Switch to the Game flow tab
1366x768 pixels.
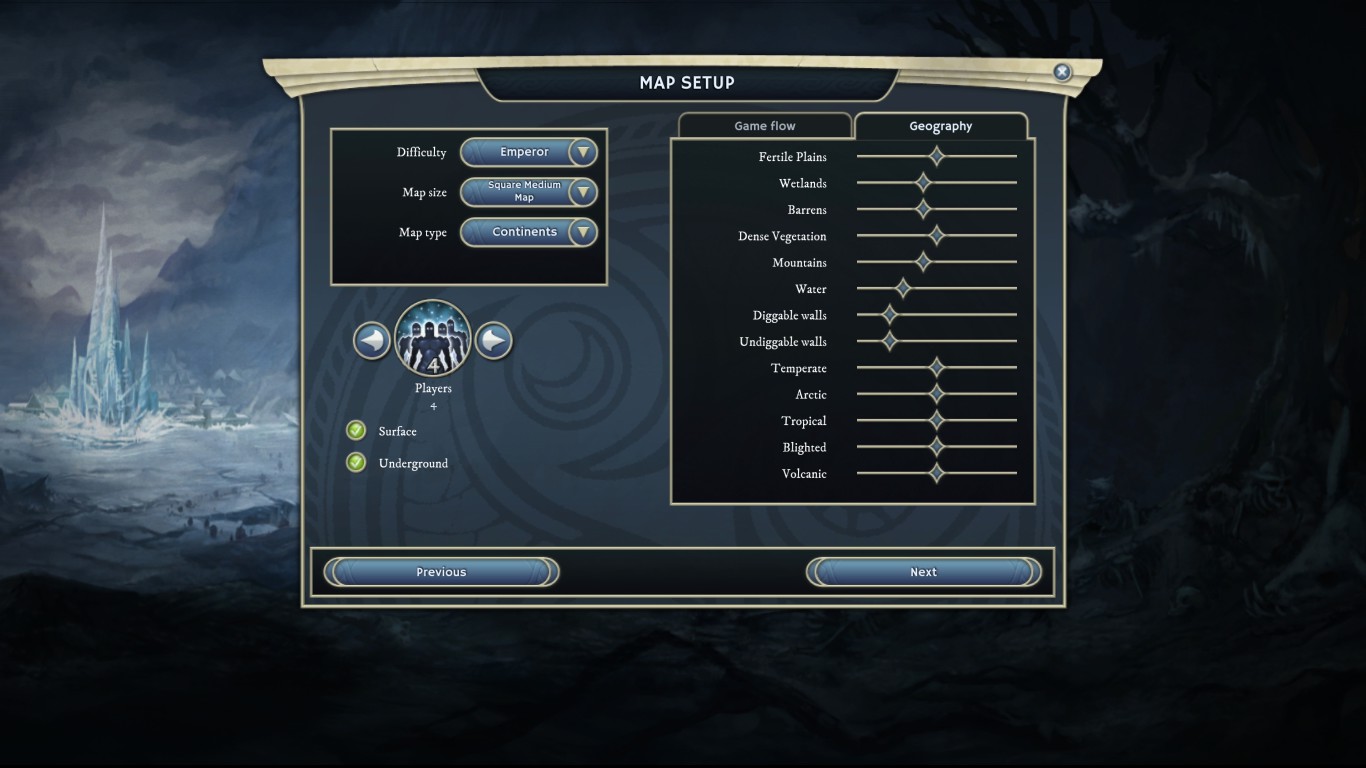point(765,126)
